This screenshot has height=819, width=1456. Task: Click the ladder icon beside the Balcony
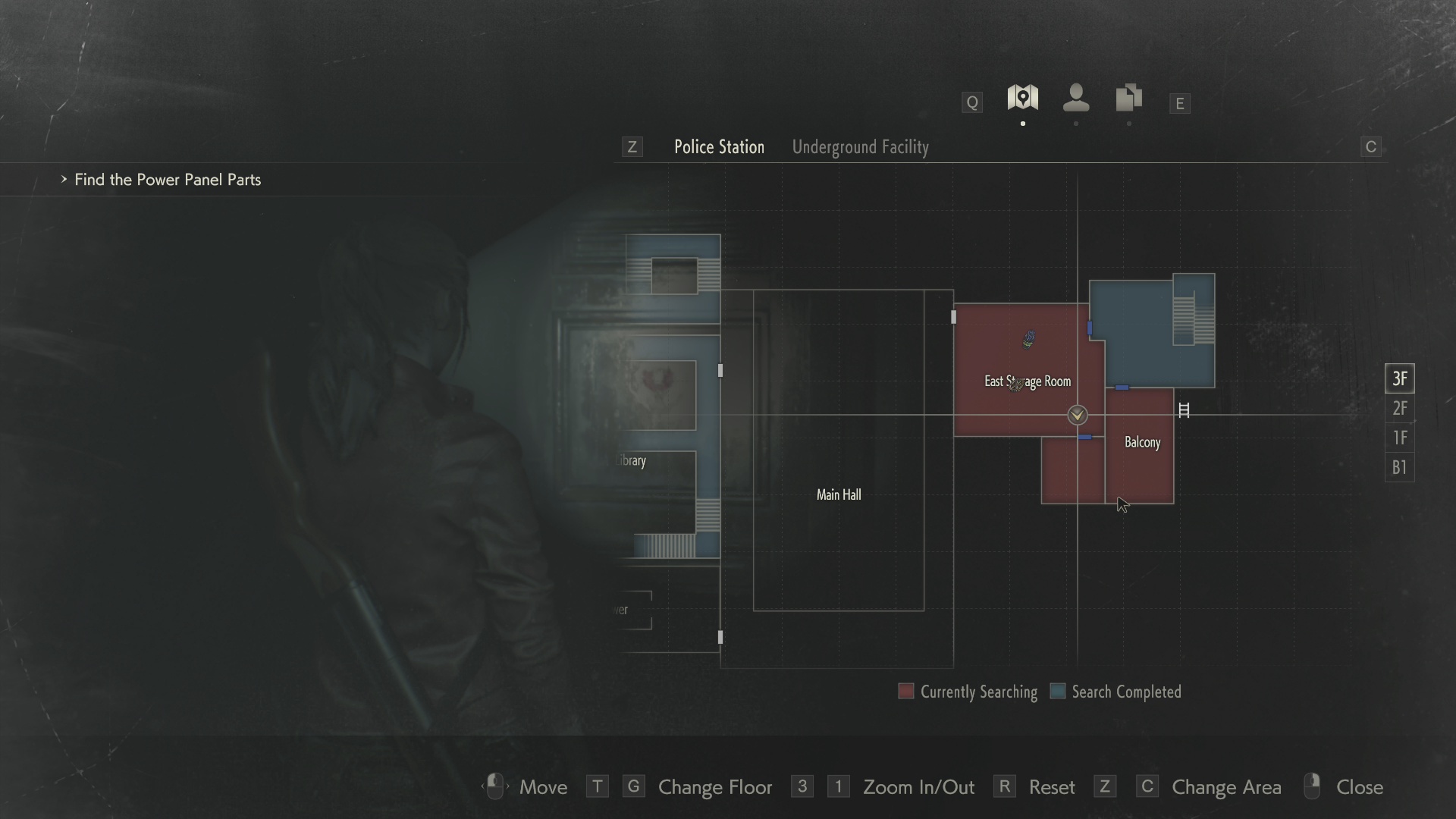1184,410
